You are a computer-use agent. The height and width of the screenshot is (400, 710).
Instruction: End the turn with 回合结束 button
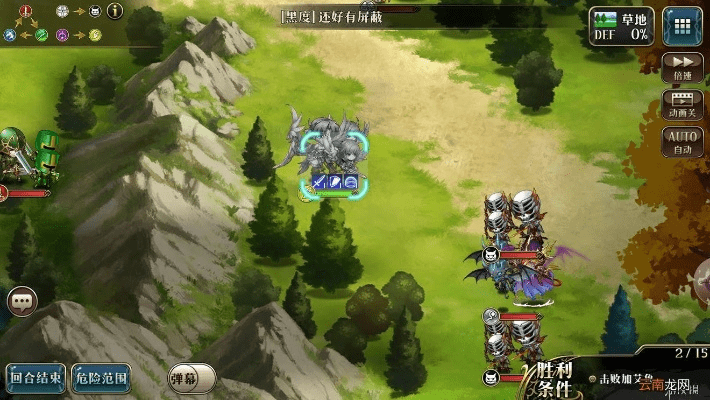pyautogui.click(x=35, y=377)
